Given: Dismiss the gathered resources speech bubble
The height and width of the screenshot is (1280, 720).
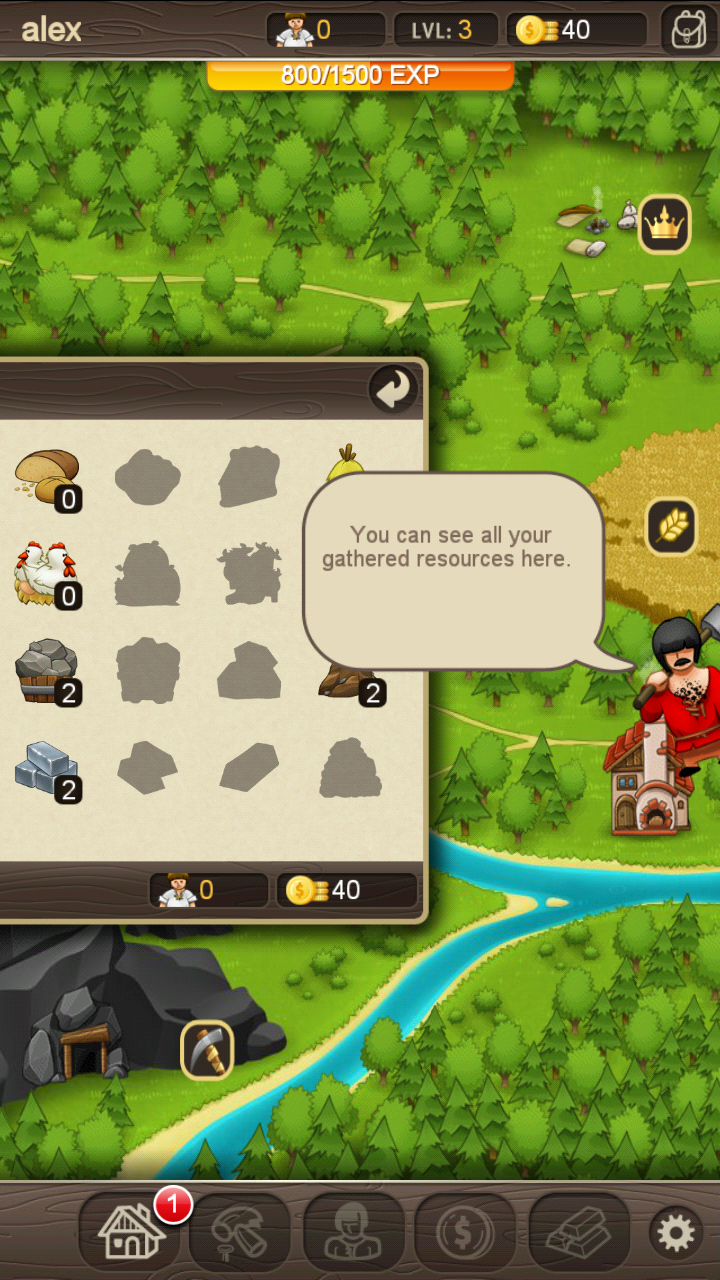Looking at the screenshot, I should coord(453,570).
